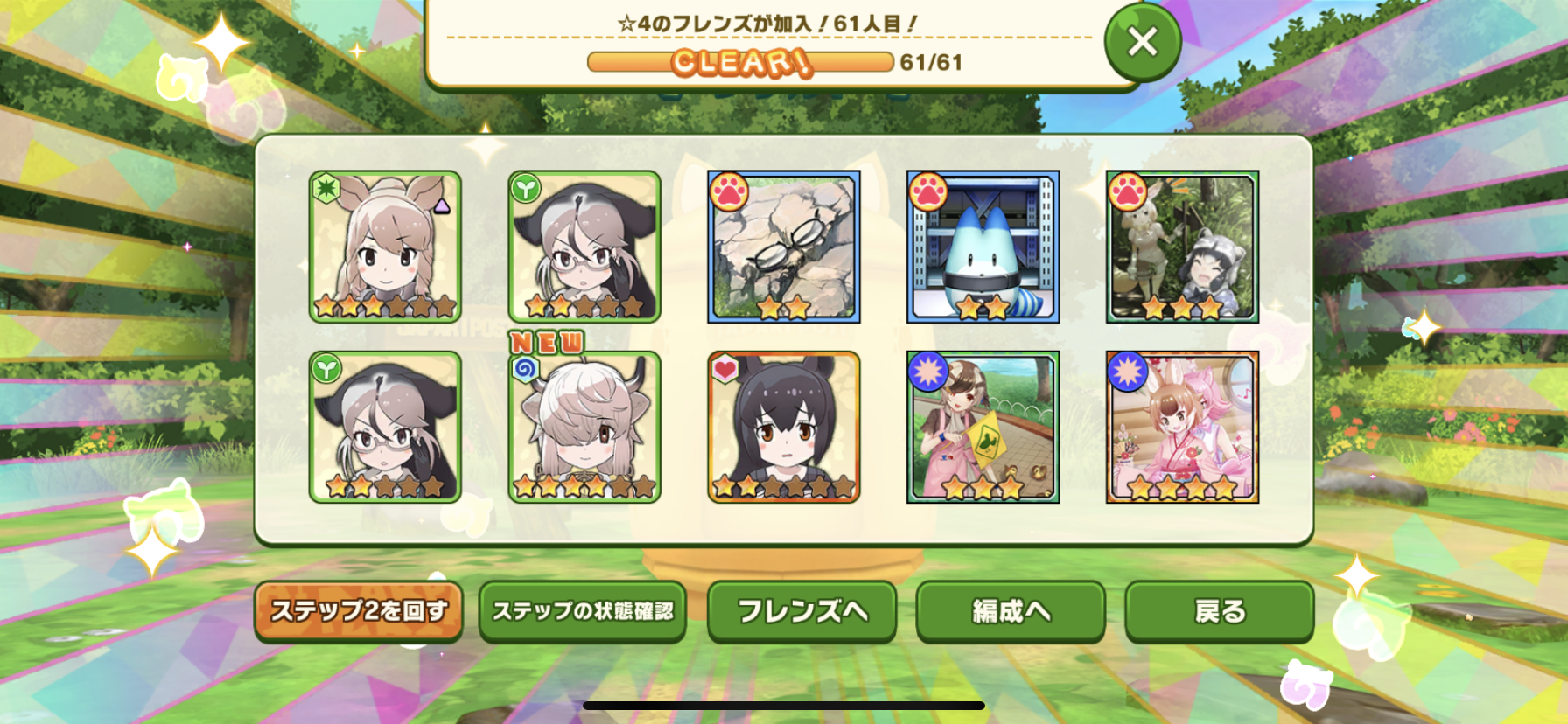
Task: Return using the 戻る button
Action: (x=1219, y=611)
